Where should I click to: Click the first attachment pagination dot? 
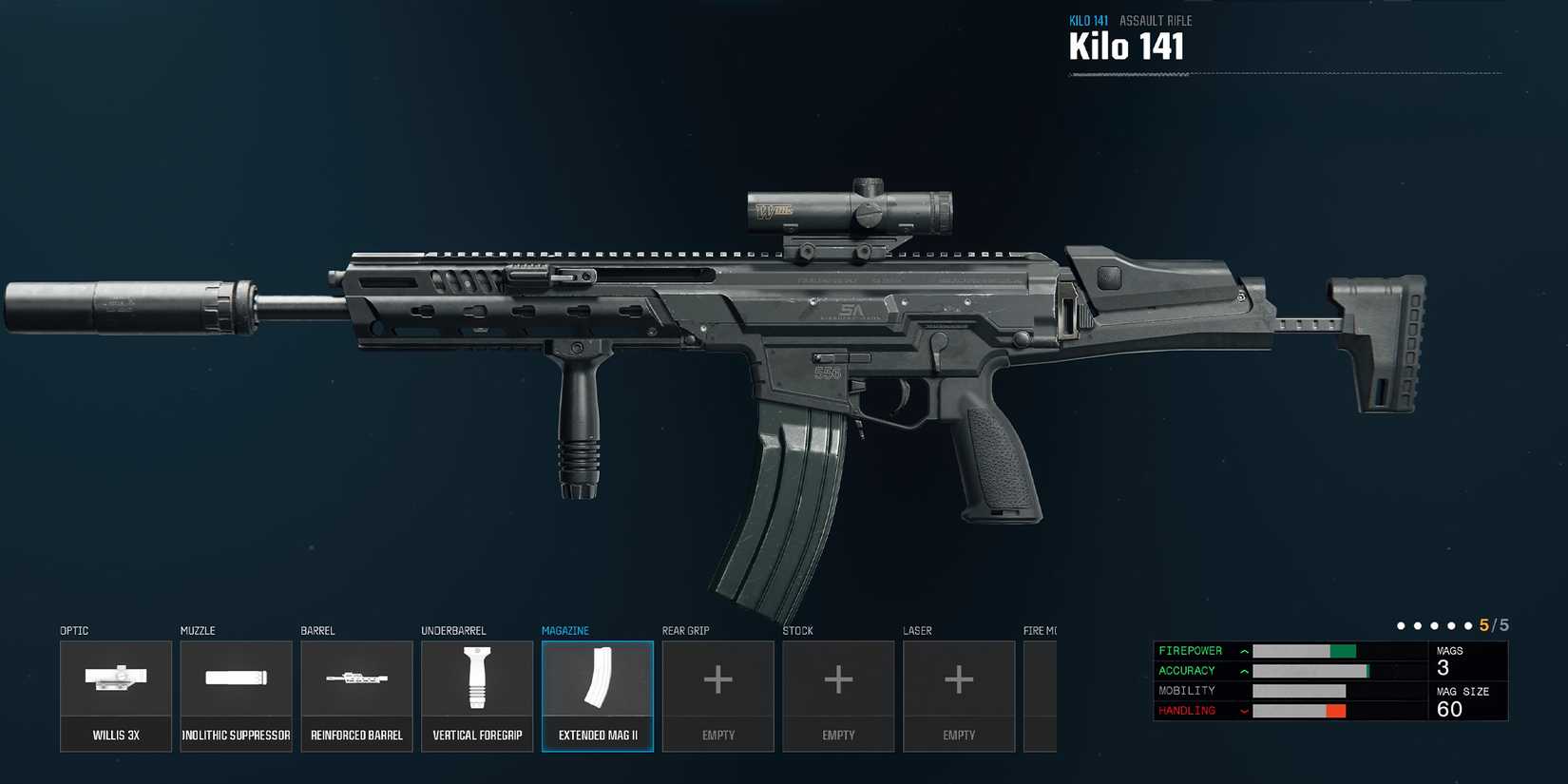coord(1401,625)
